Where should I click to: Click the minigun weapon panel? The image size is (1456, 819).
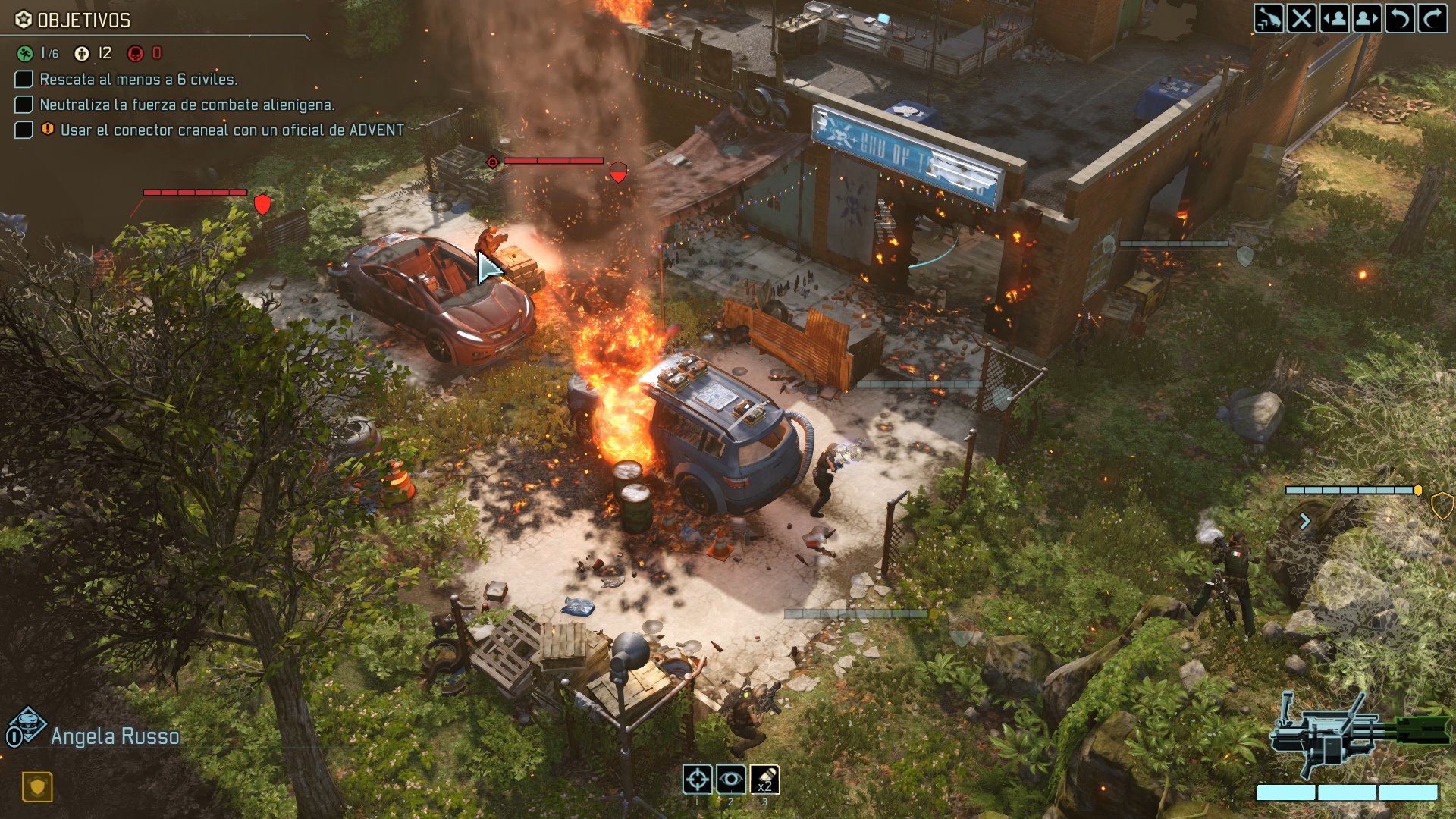click(1357, 736)
